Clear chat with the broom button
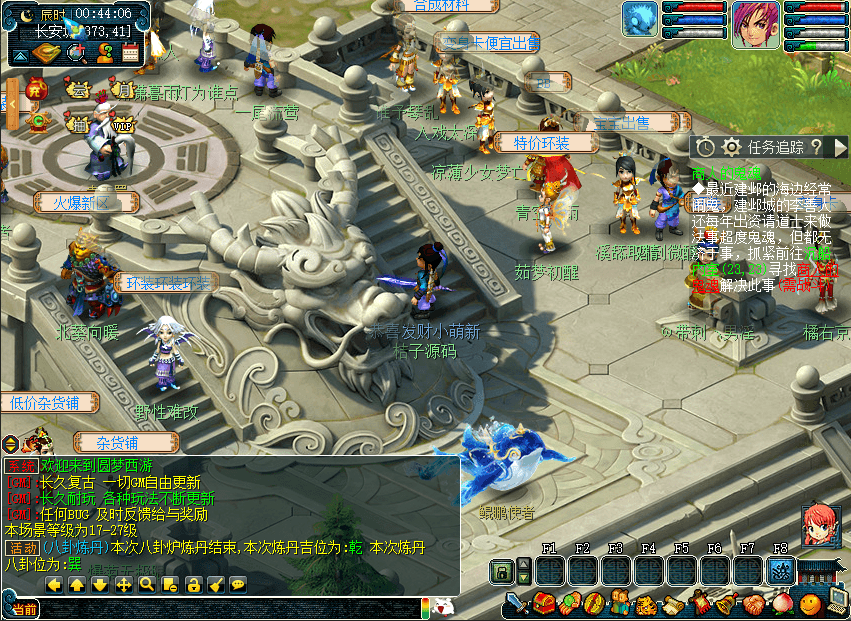 215,584
